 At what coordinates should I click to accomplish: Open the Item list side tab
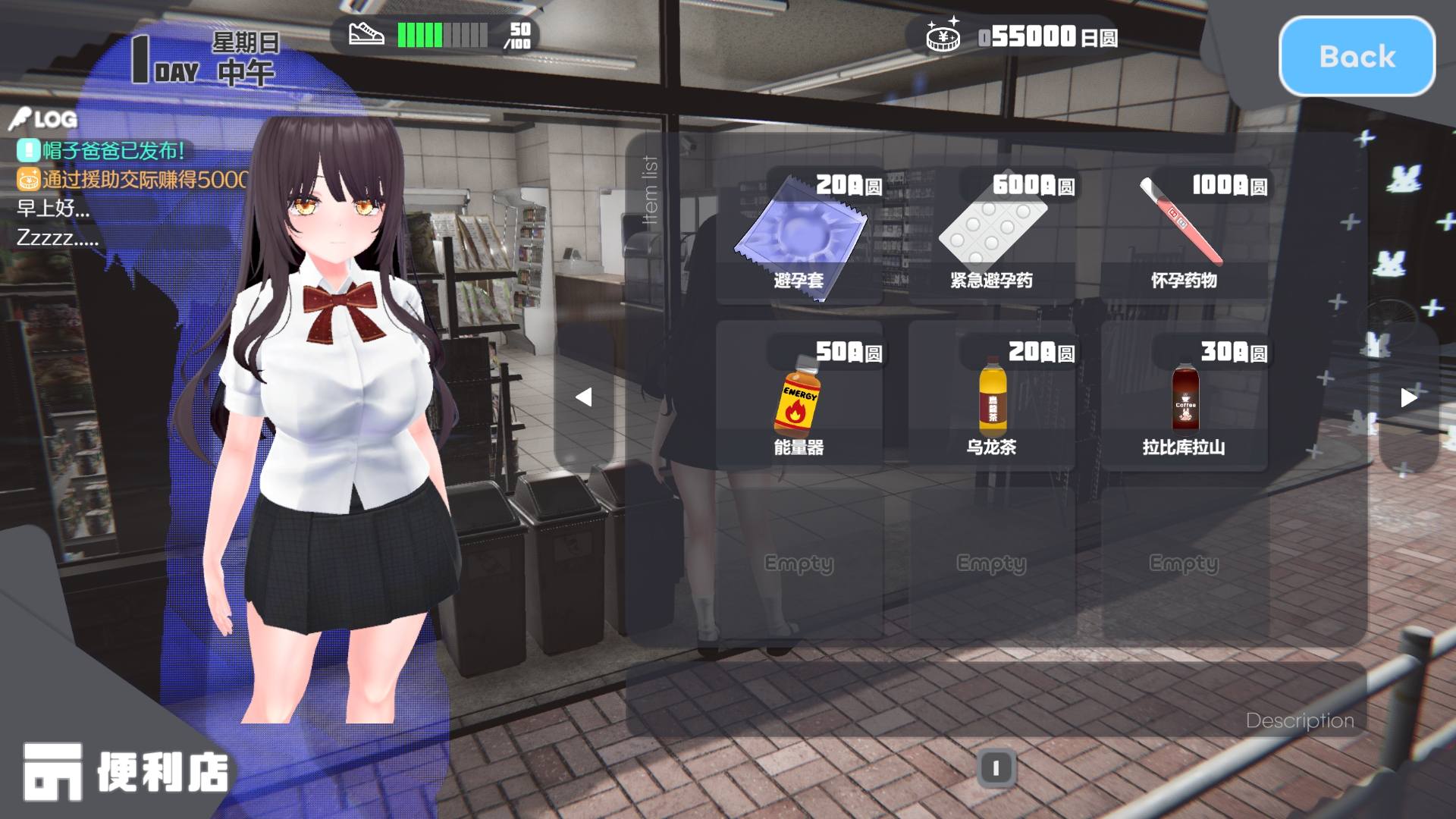[651, 190]
